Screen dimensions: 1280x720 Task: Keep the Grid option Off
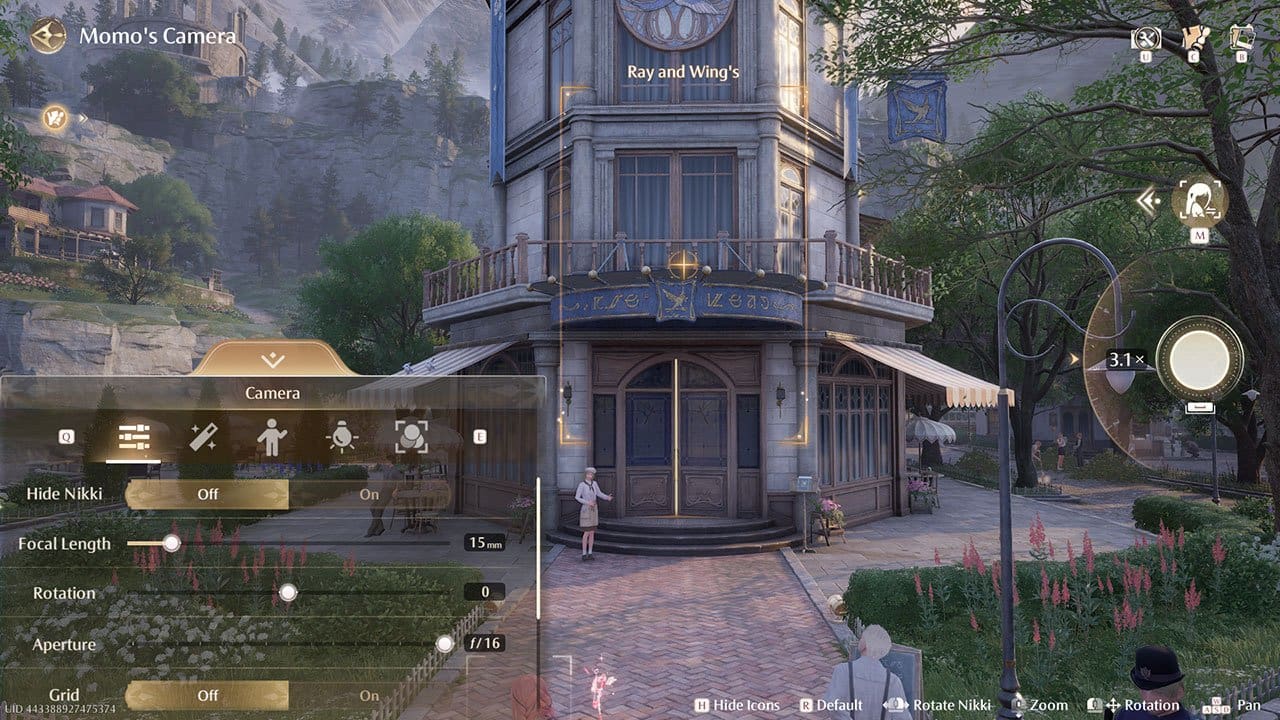[207, 696]
